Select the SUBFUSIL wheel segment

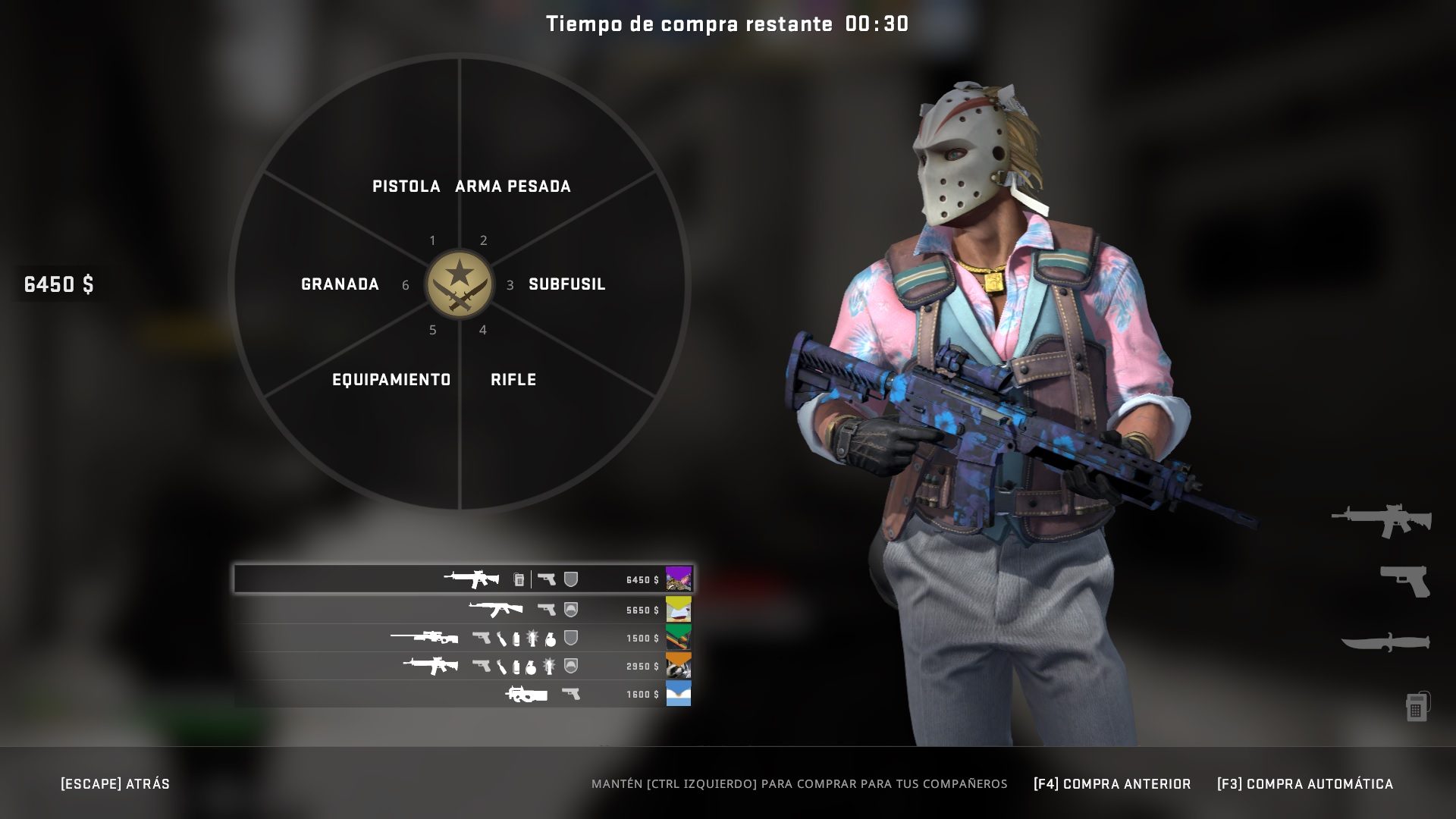click(x=567, y=285)
